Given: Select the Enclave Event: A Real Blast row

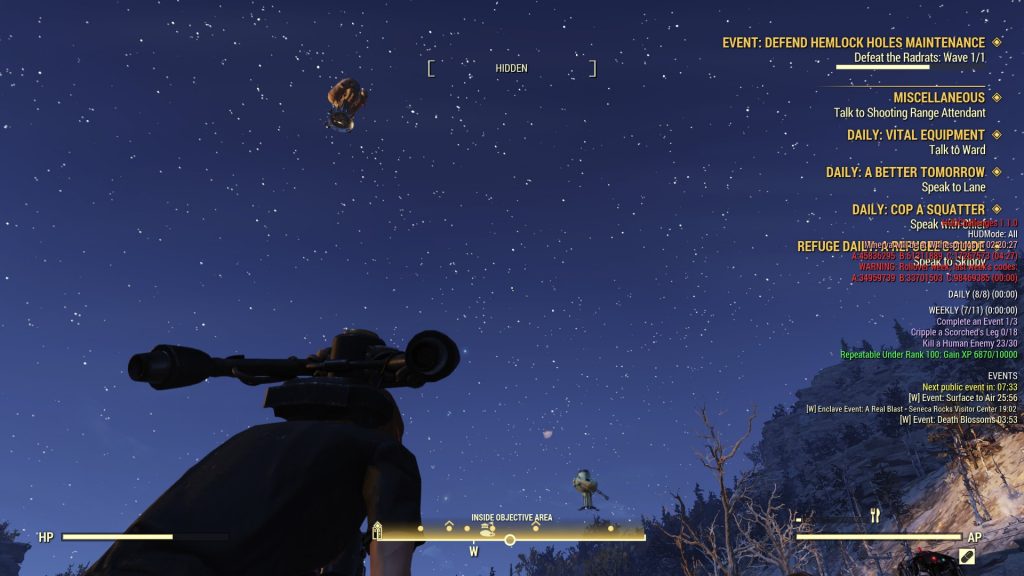Looking at the screenshot, I should click(x=911, y=409).
